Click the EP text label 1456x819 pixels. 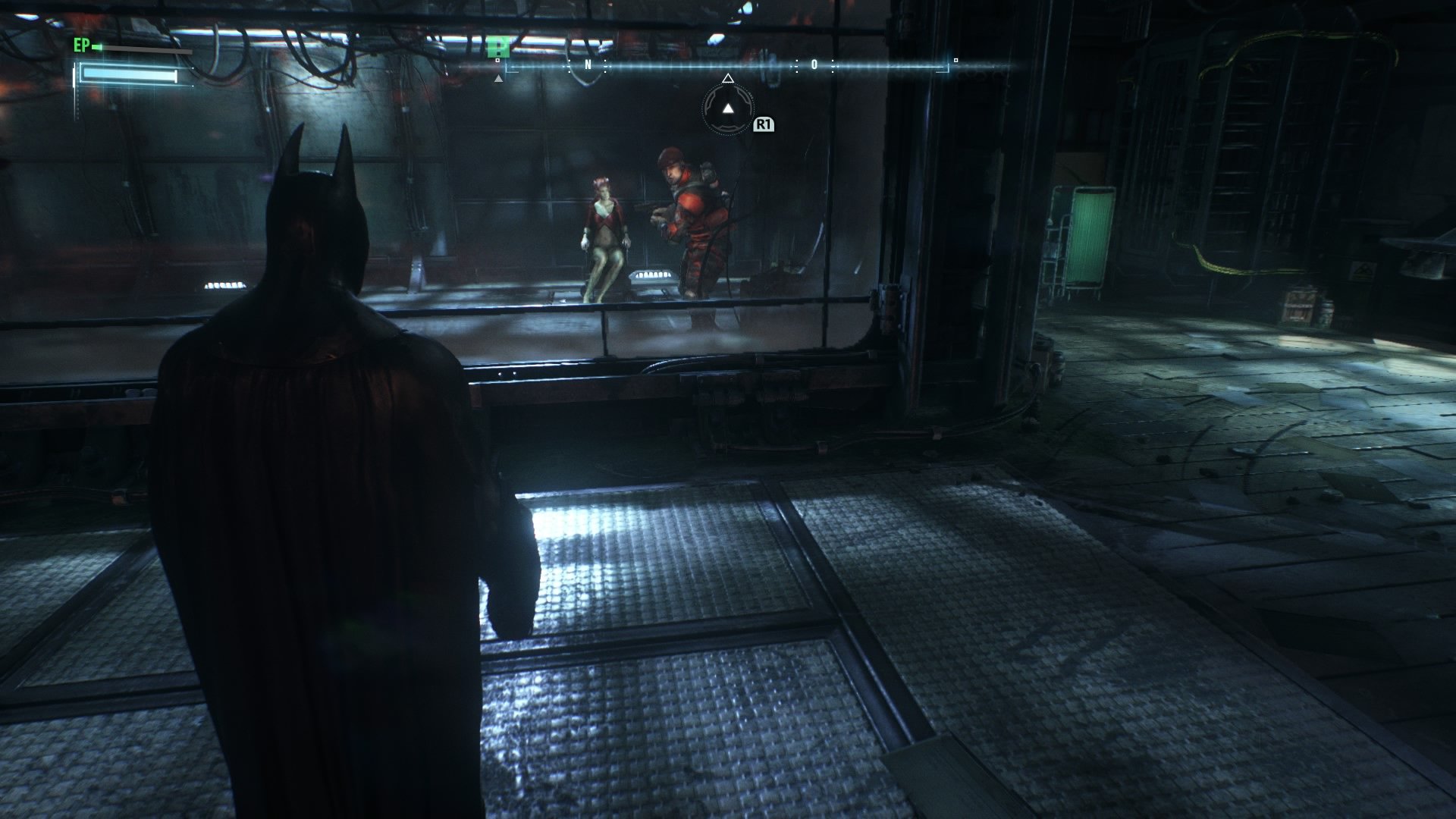click(81, 45)
